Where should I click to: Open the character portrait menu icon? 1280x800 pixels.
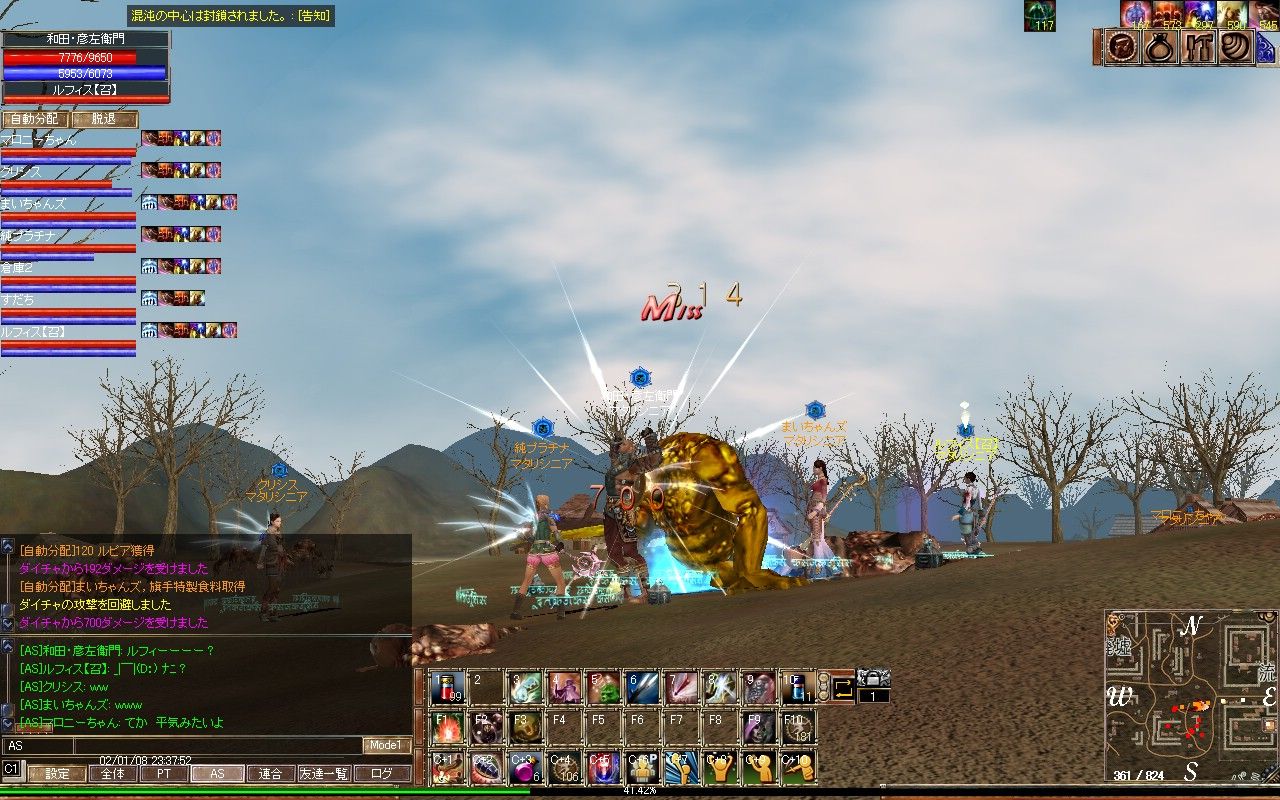[1122, 48]
